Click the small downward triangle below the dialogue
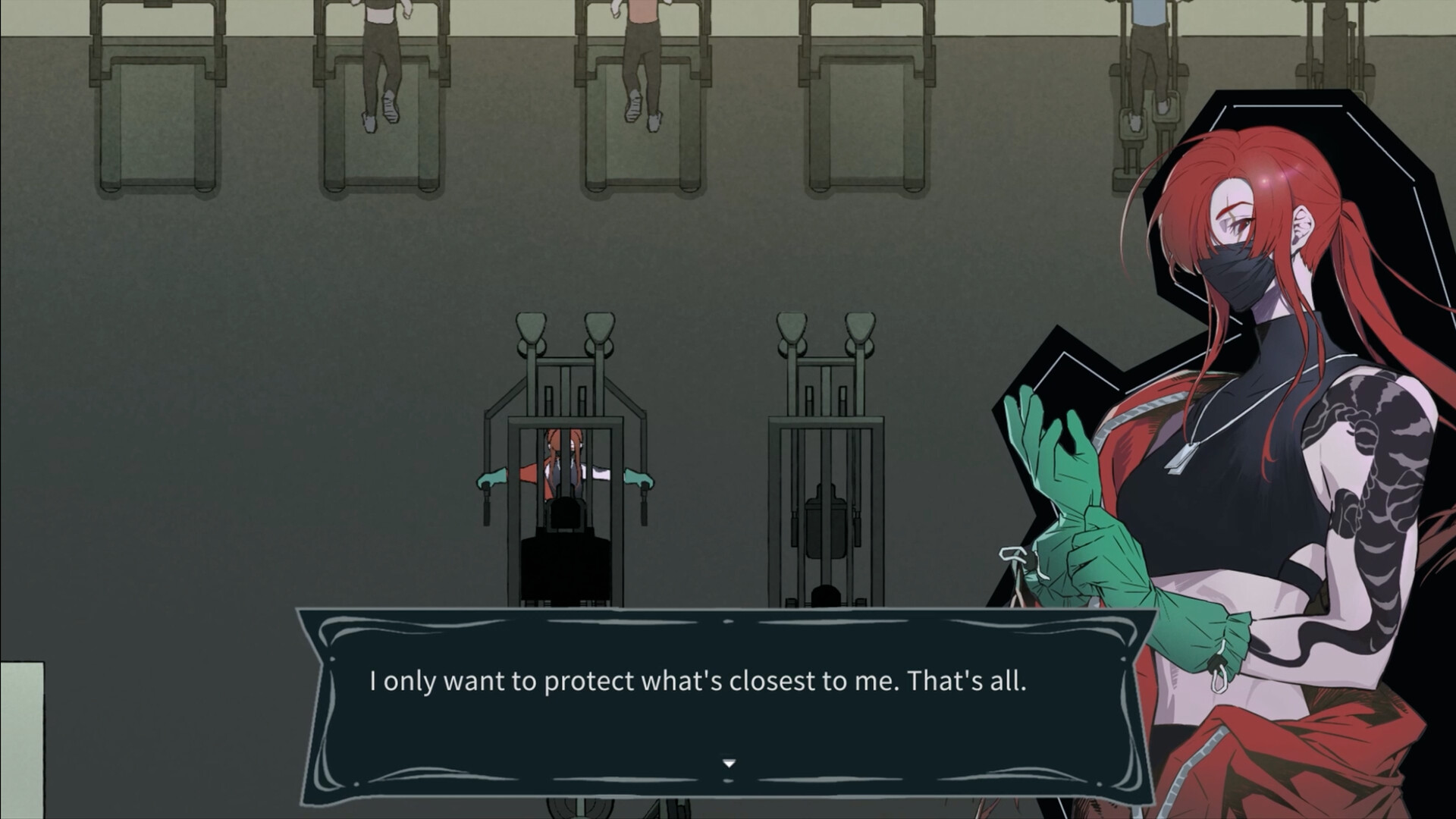The image size is (1456, 819). [x=728, y=764]
